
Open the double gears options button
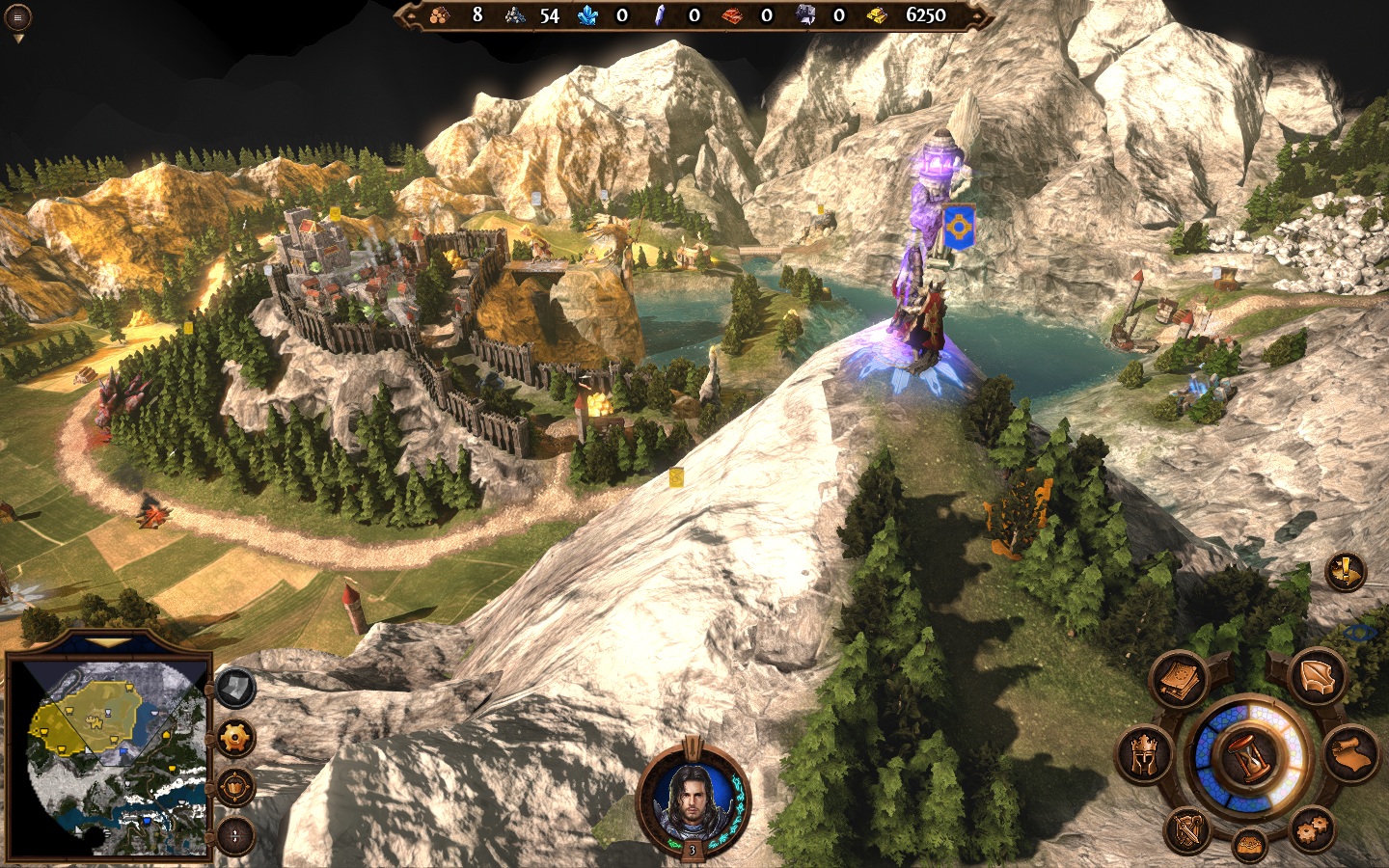[x=1311, y=828]
